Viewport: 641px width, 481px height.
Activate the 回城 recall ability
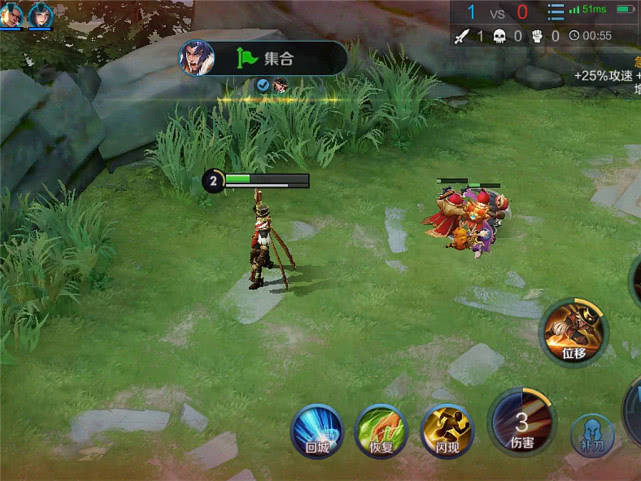(317, 431)
